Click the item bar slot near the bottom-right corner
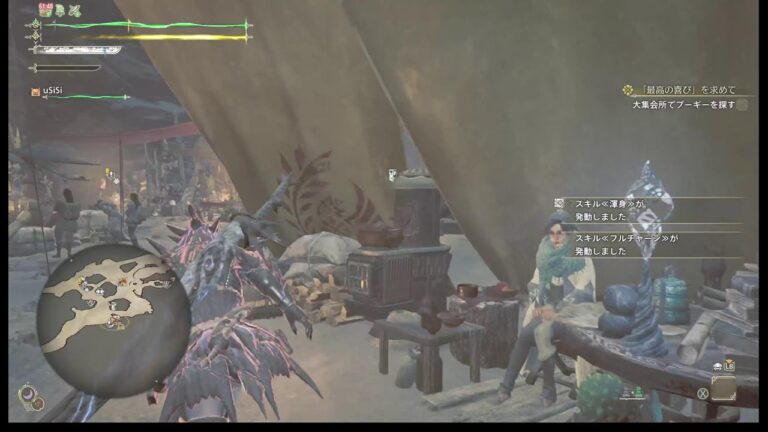This screenshot has width=768, height=432. pyautogui.click(x=723, y=388)
